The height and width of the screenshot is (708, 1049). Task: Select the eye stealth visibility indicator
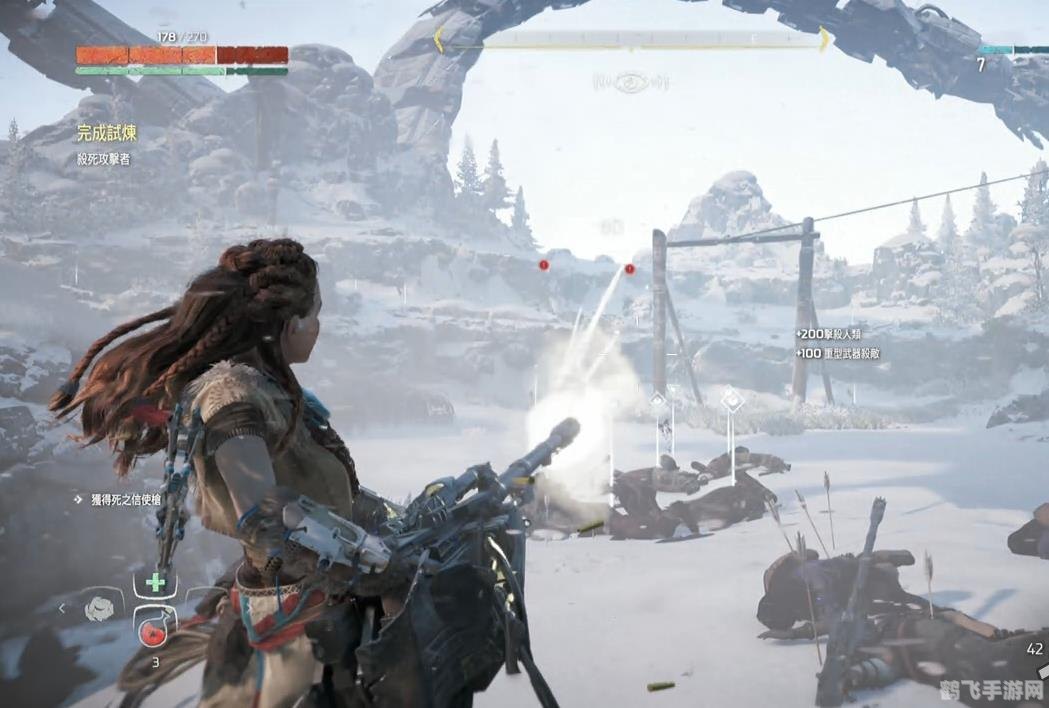[629, 83]
